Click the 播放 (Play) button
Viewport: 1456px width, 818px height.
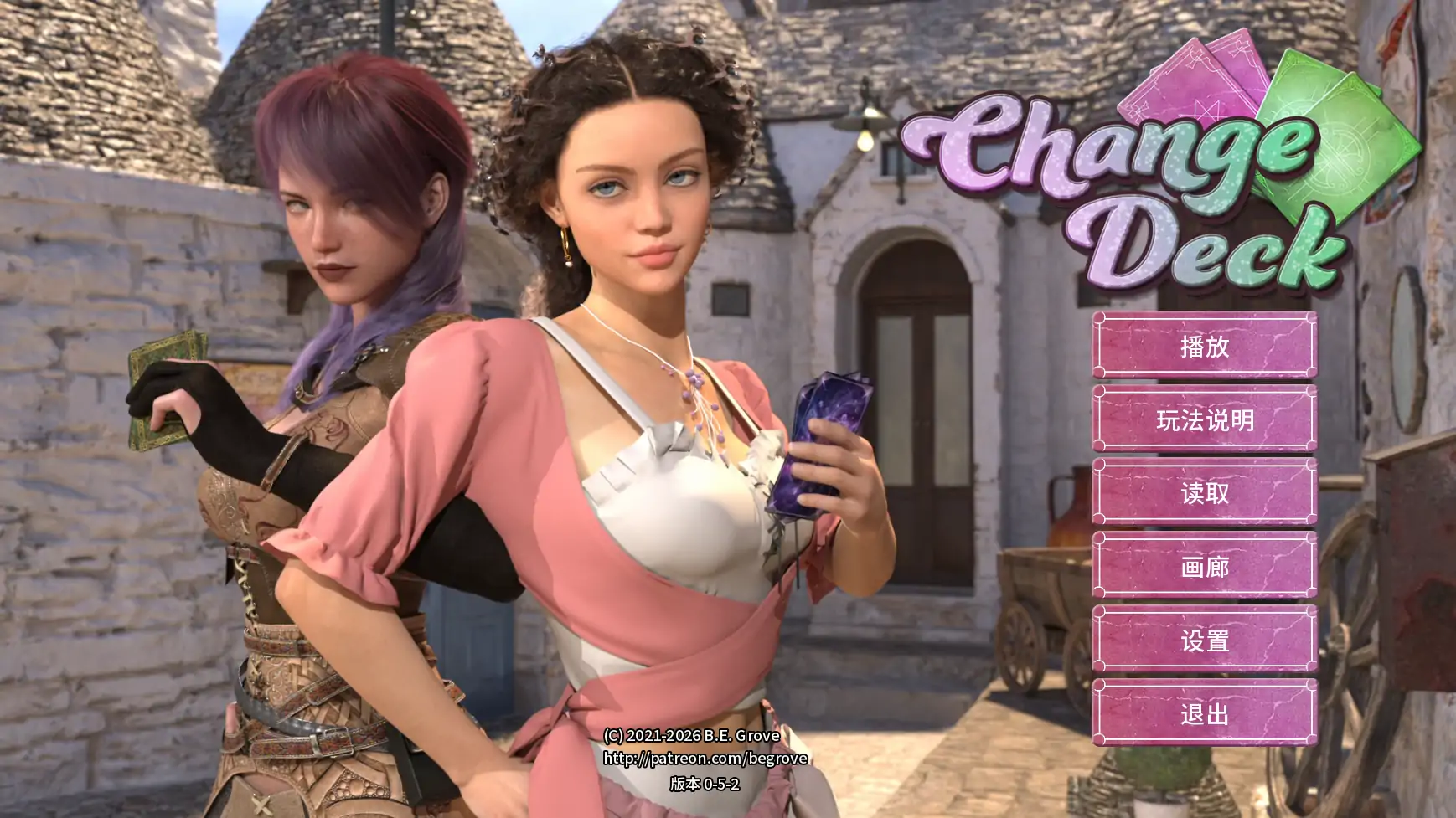(1202, 347)
